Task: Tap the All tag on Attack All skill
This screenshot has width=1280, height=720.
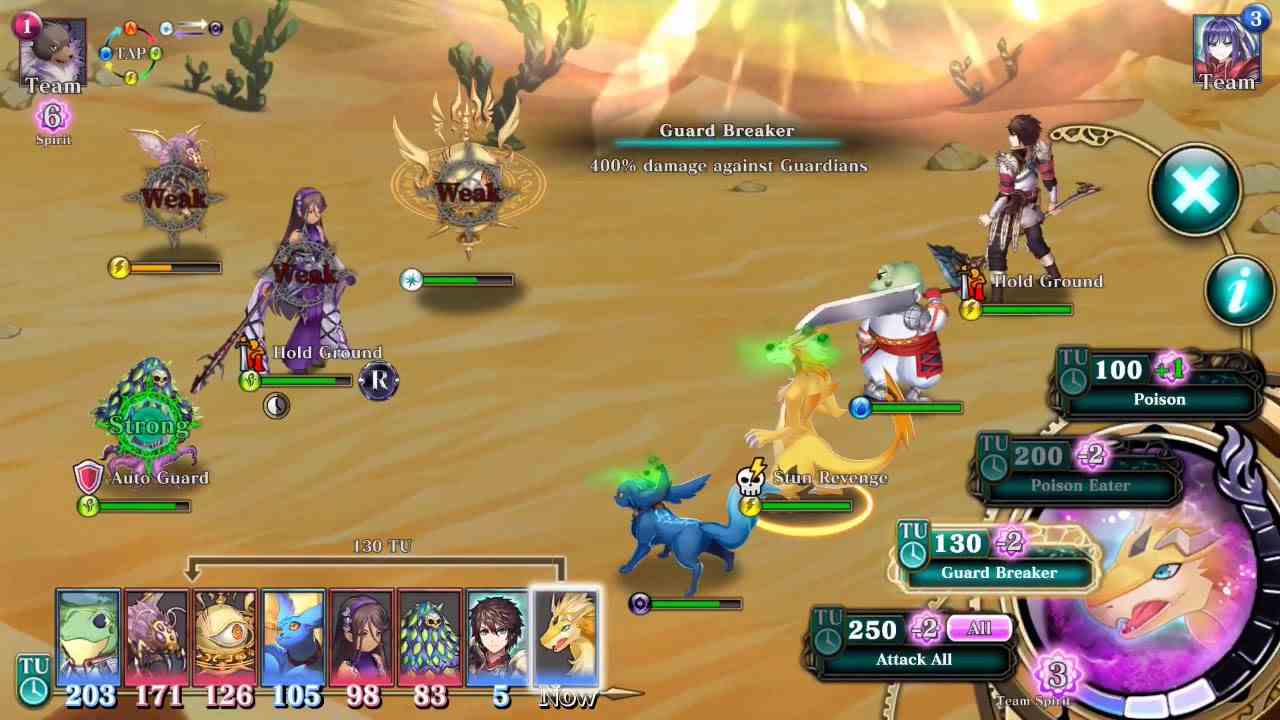Action: tap(978, 628)
